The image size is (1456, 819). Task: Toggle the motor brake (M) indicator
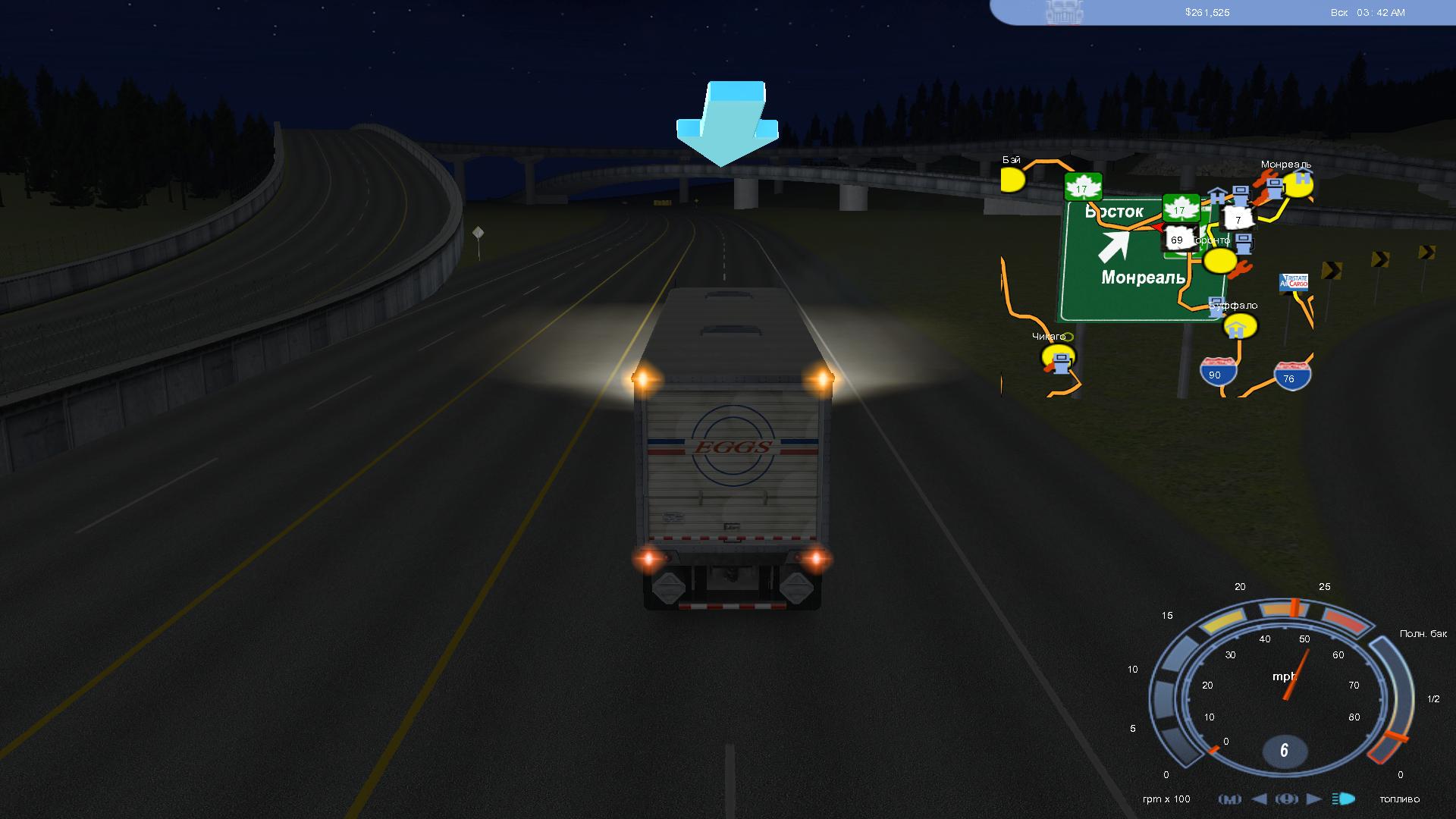1229,799
